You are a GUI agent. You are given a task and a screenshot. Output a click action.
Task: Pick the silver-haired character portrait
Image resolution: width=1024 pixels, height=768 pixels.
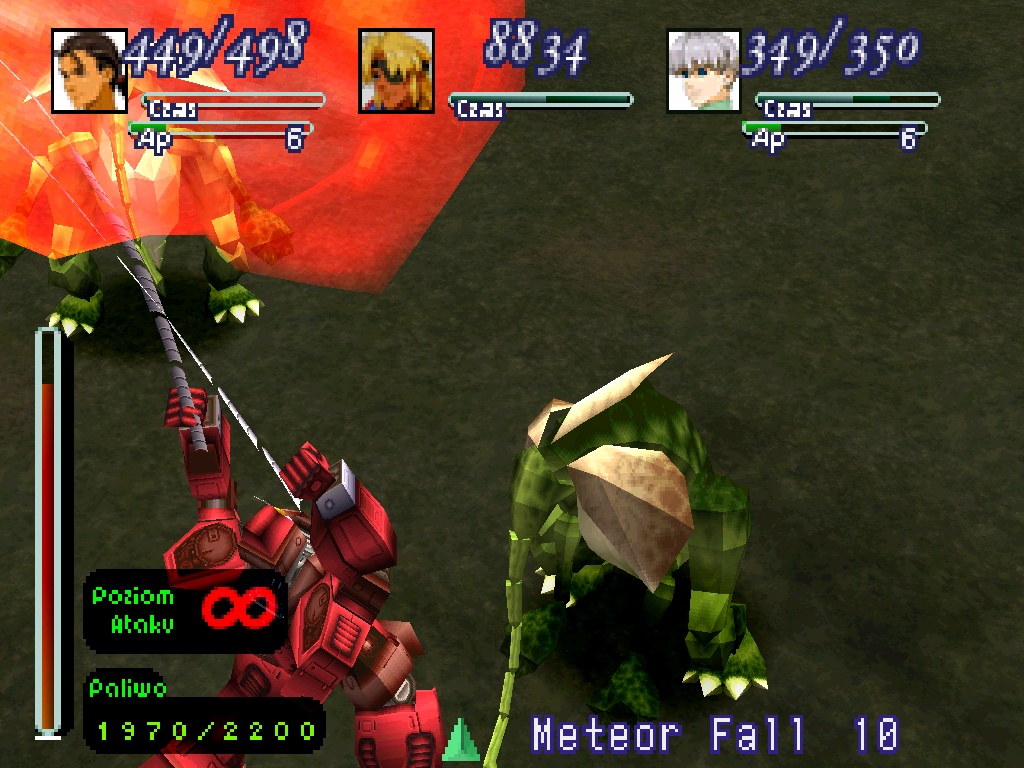tap(704, 71)
